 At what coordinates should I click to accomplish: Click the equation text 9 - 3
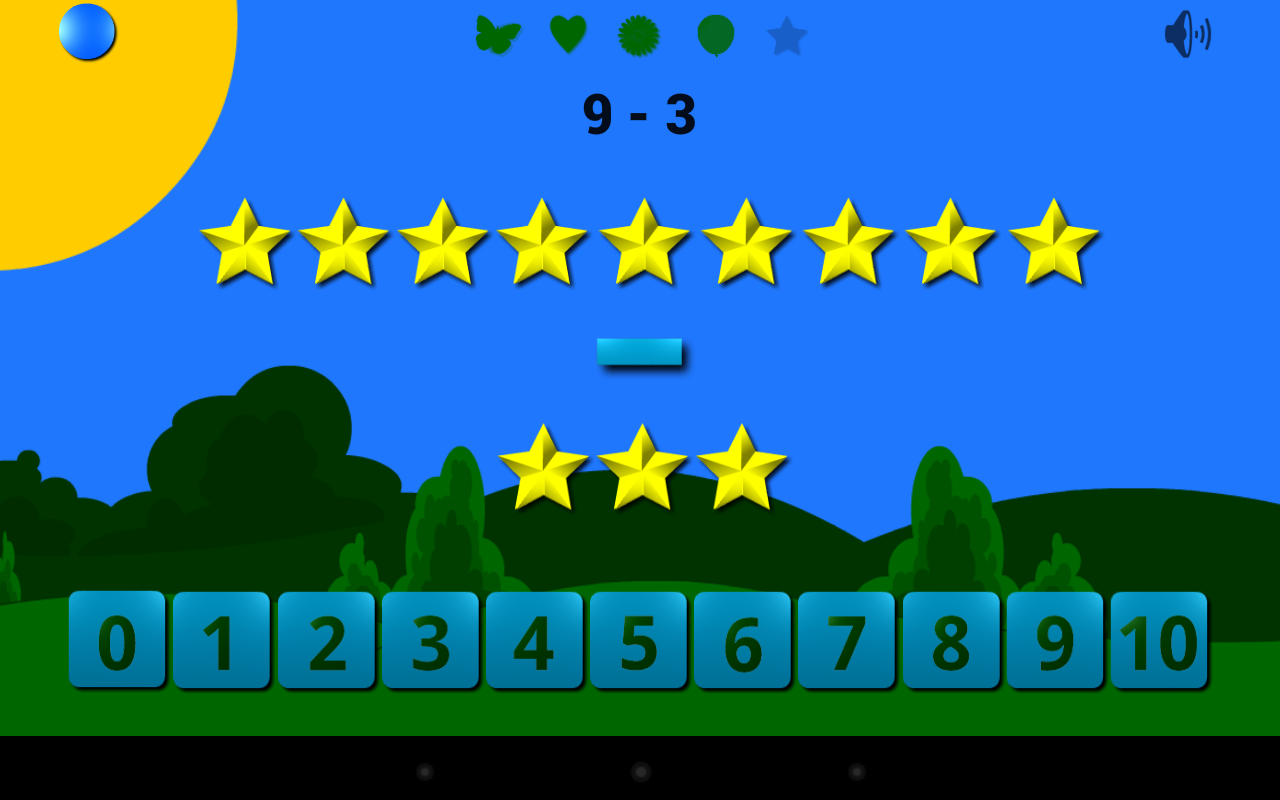tap(641, 112)
